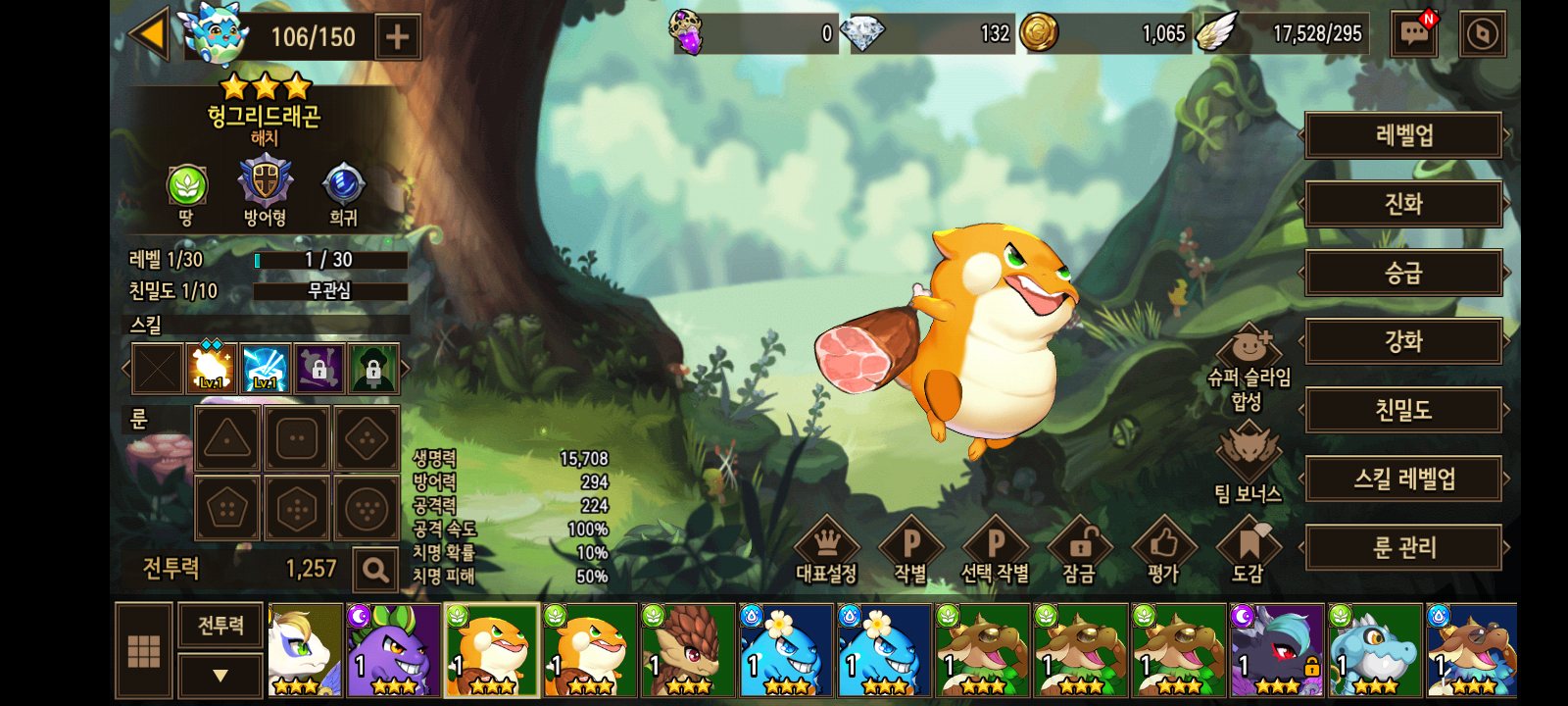Expand dragon storage with the plus button
Viewport: 1568px width, 706px height.
pyautogui.click(x=397, y=37)
